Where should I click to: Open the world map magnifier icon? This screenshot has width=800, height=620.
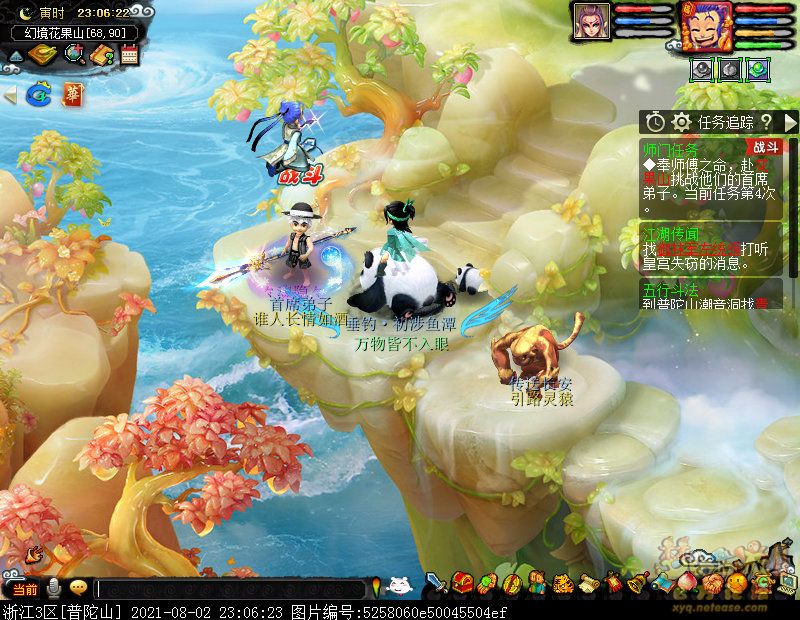[73, 54]
